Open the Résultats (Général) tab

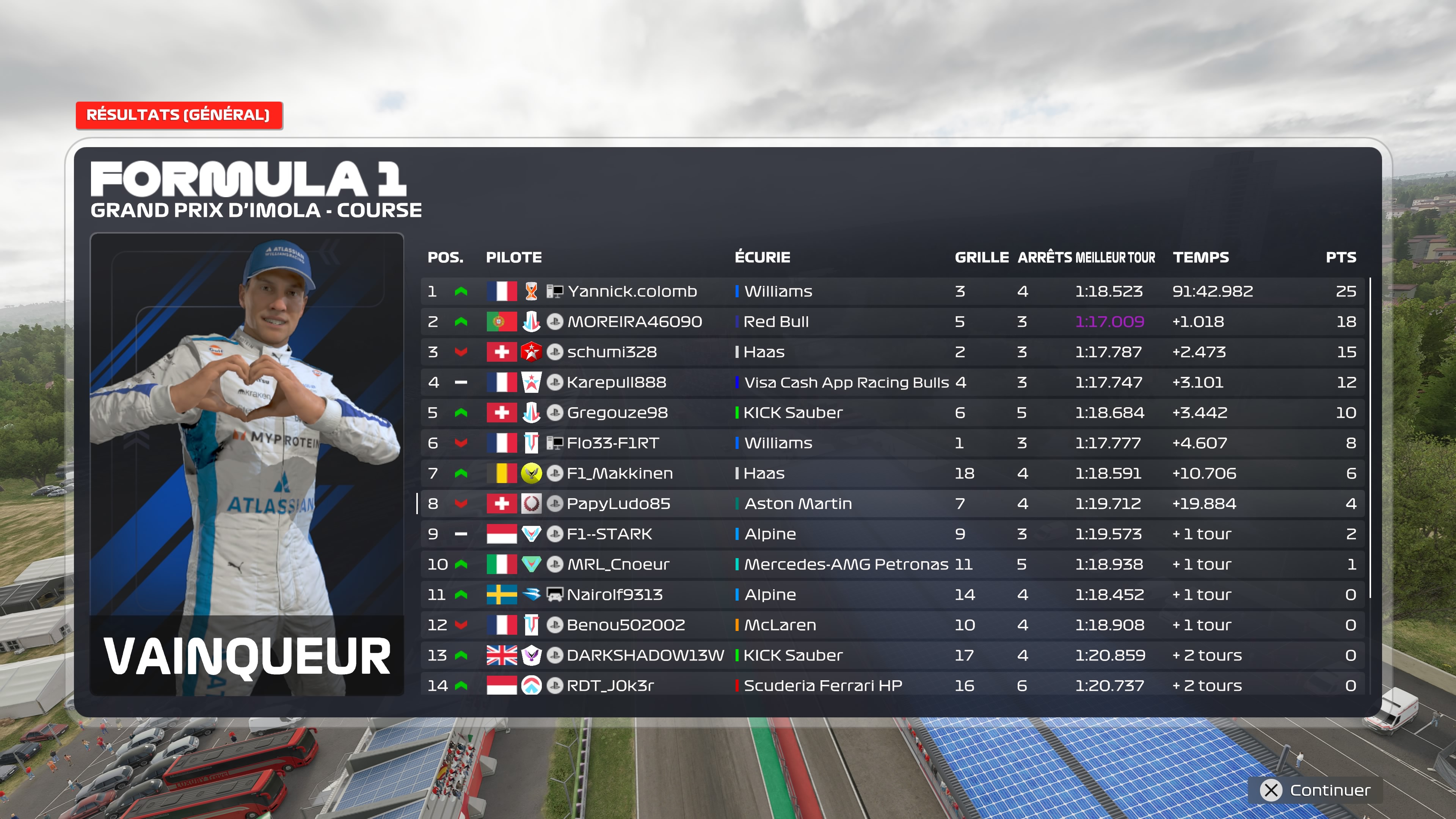coord(179,115)
